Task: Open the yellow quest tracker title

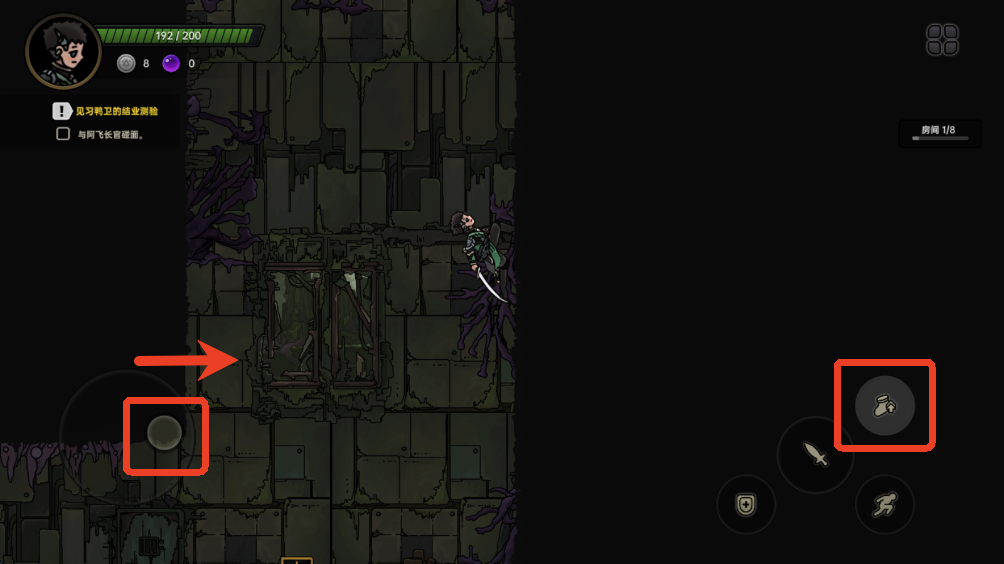Action: click(x=116, y=111)
